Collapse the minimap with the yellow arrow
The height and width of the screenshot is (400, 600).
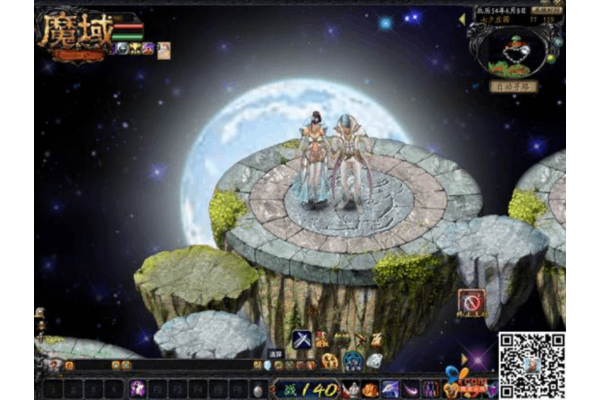click(462, 18)
